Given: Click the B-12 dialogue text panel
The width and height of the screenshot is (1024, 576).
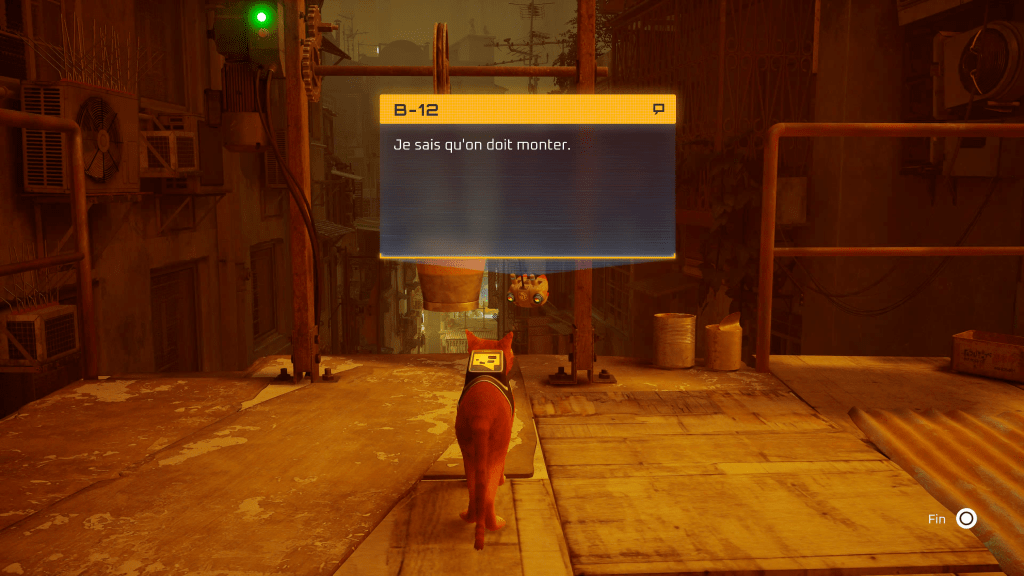Looking at the screenshot, I should 527,190.
